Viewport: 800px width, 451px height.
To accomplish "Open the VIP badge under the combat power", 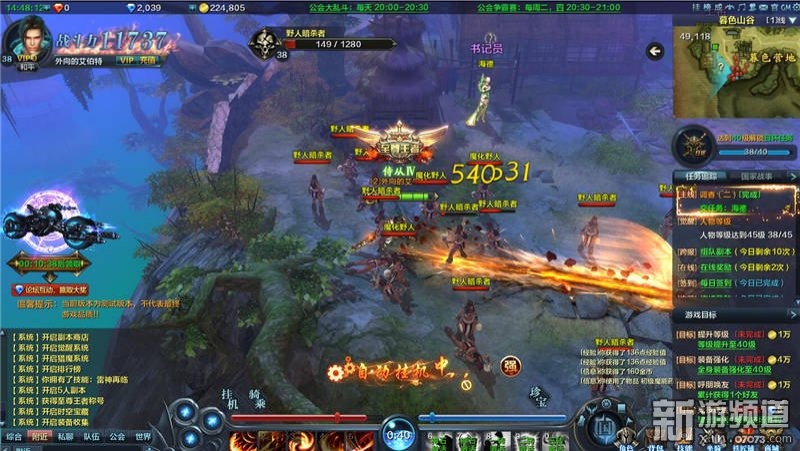I will 124,60.
